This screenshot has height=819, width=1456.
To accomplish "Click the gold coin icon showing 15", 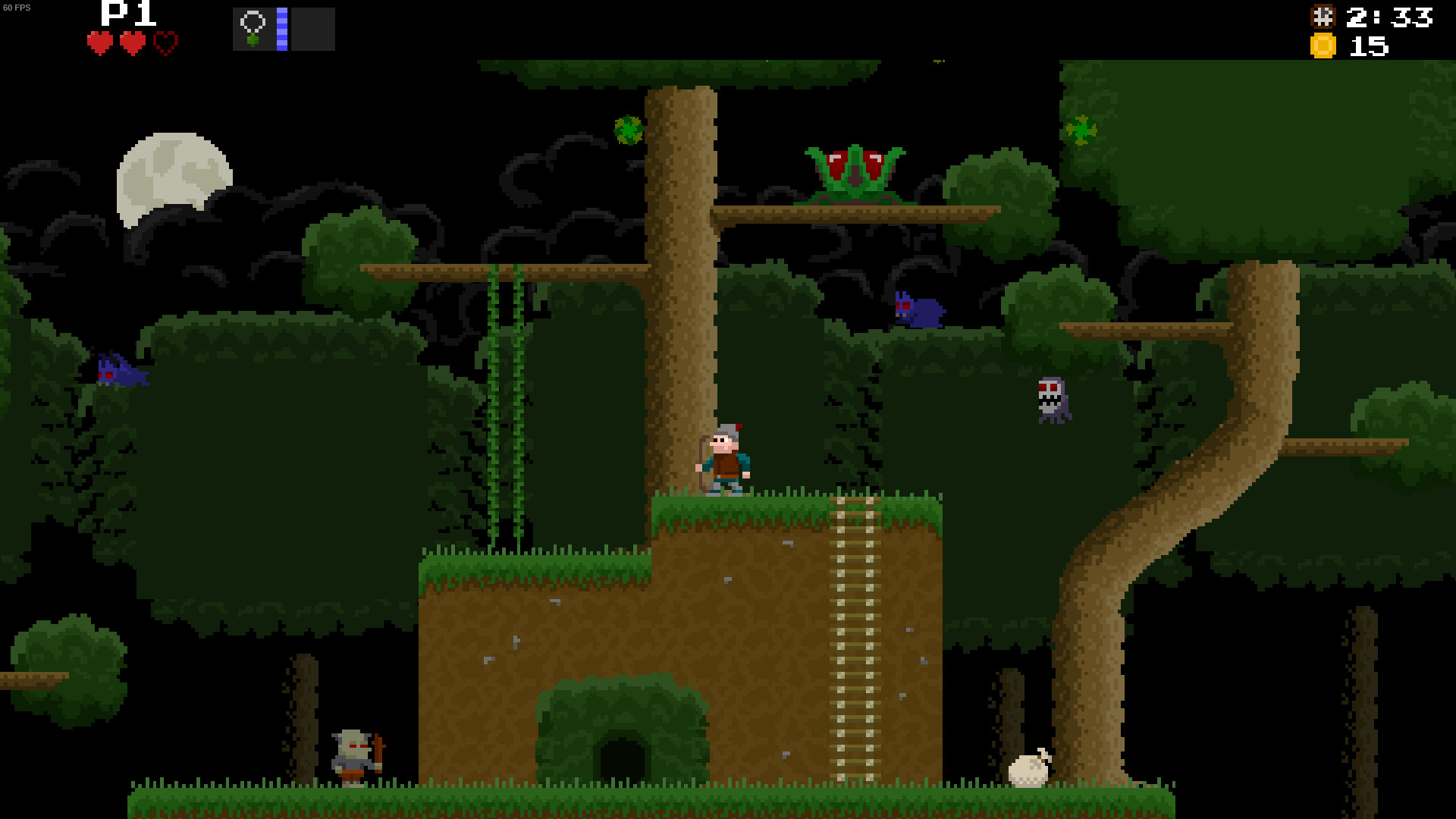I will click(x=1323, y=47).
